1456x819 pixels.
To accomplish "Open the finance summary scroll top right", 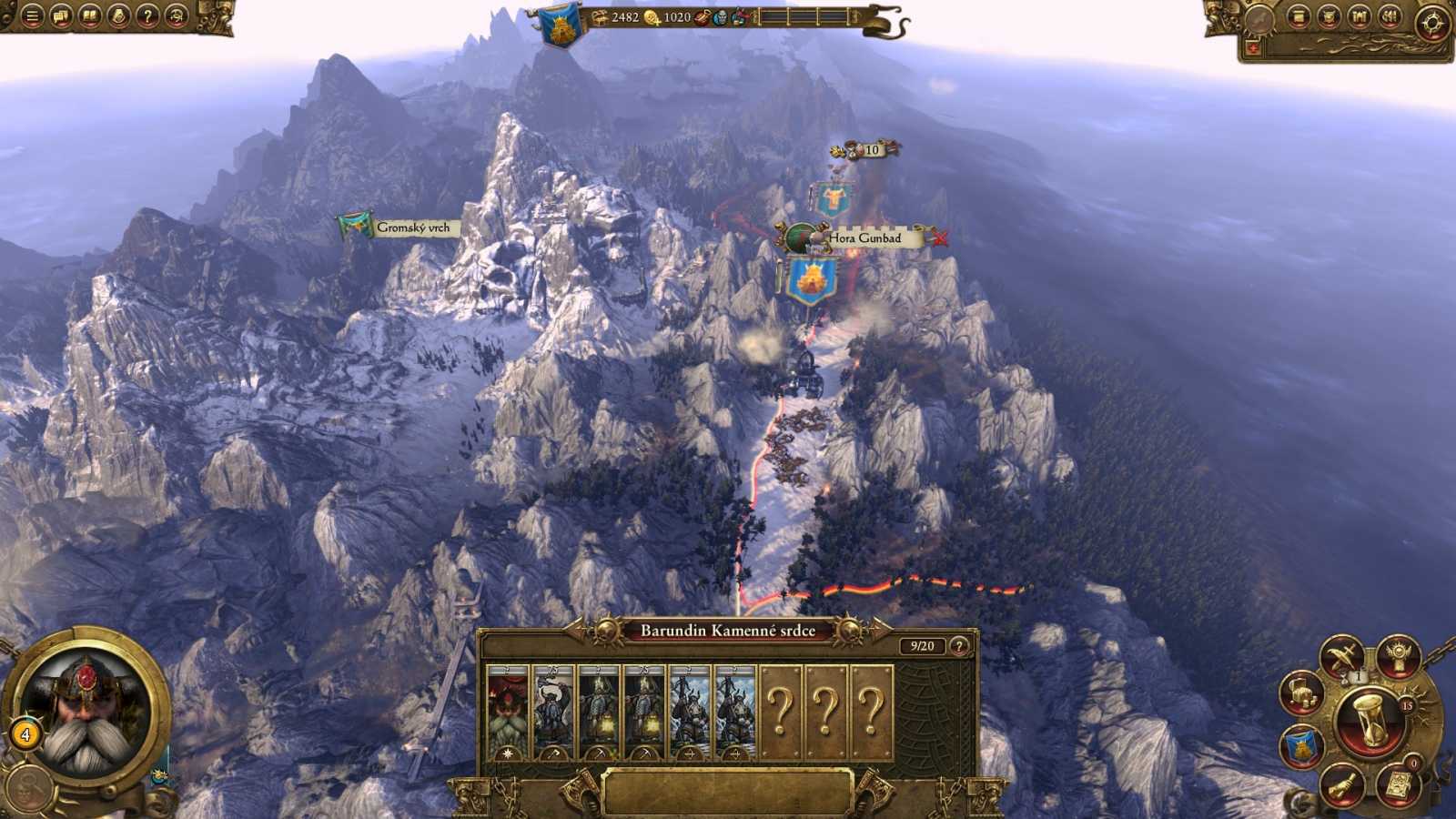I will [x=1298, y=16].
